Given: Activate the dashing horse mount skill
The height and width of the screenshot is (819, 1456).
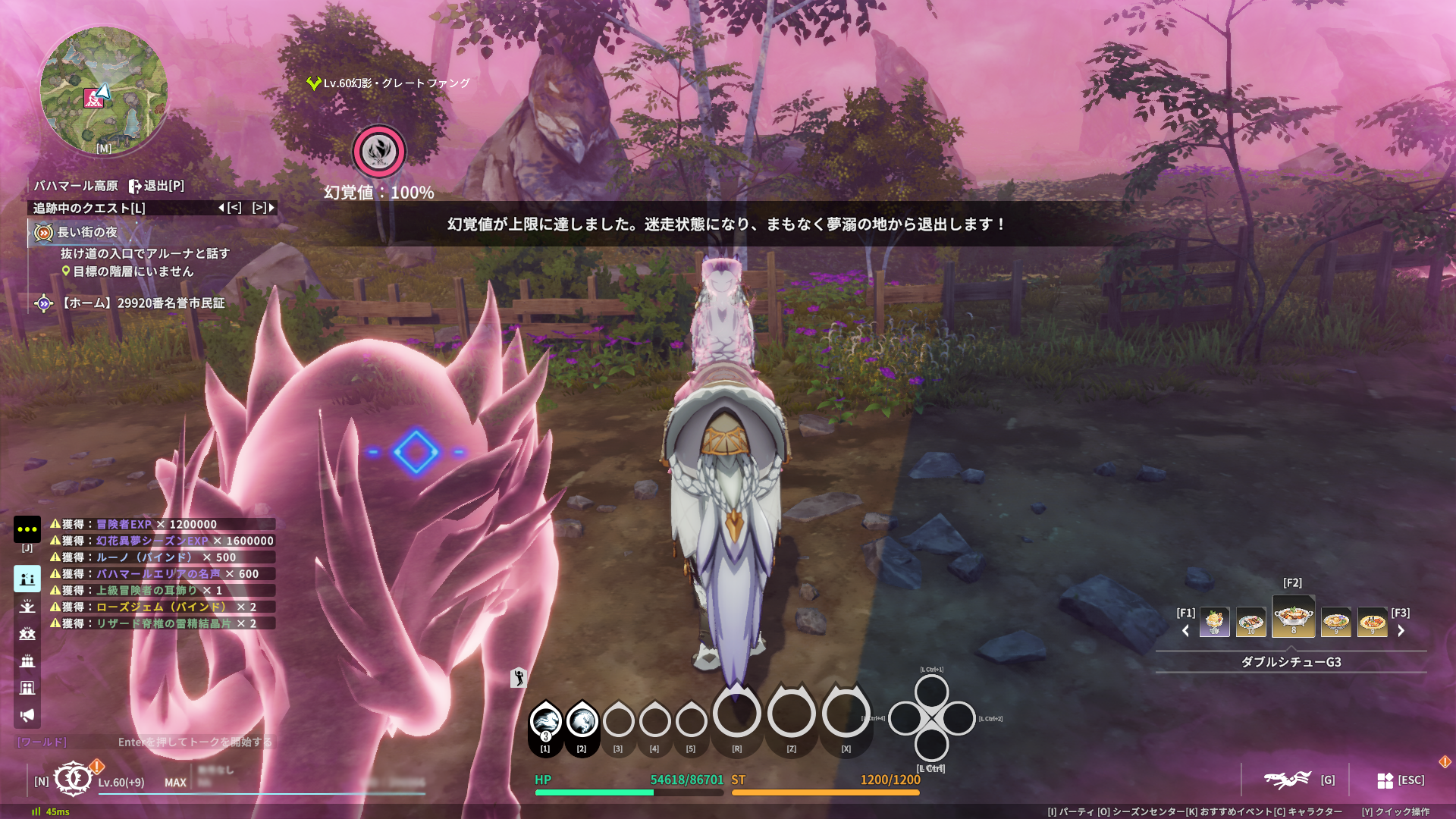Looking at the screenshot, I should 545,720.
